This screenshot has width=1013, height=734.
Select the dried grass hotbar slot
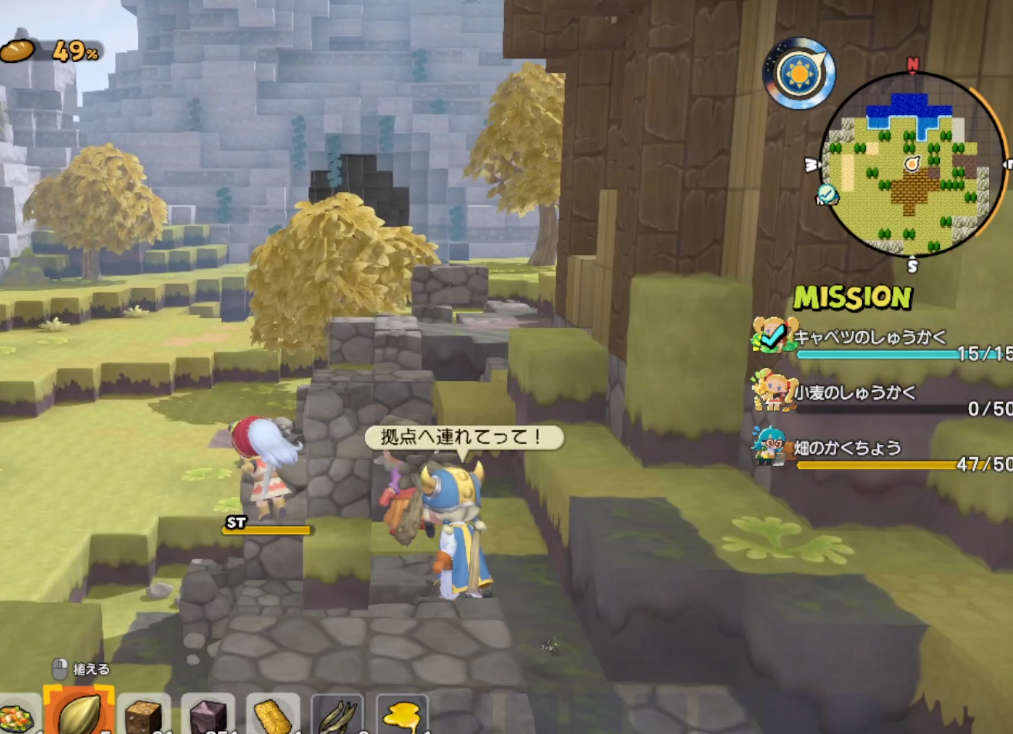coord(337,716)
